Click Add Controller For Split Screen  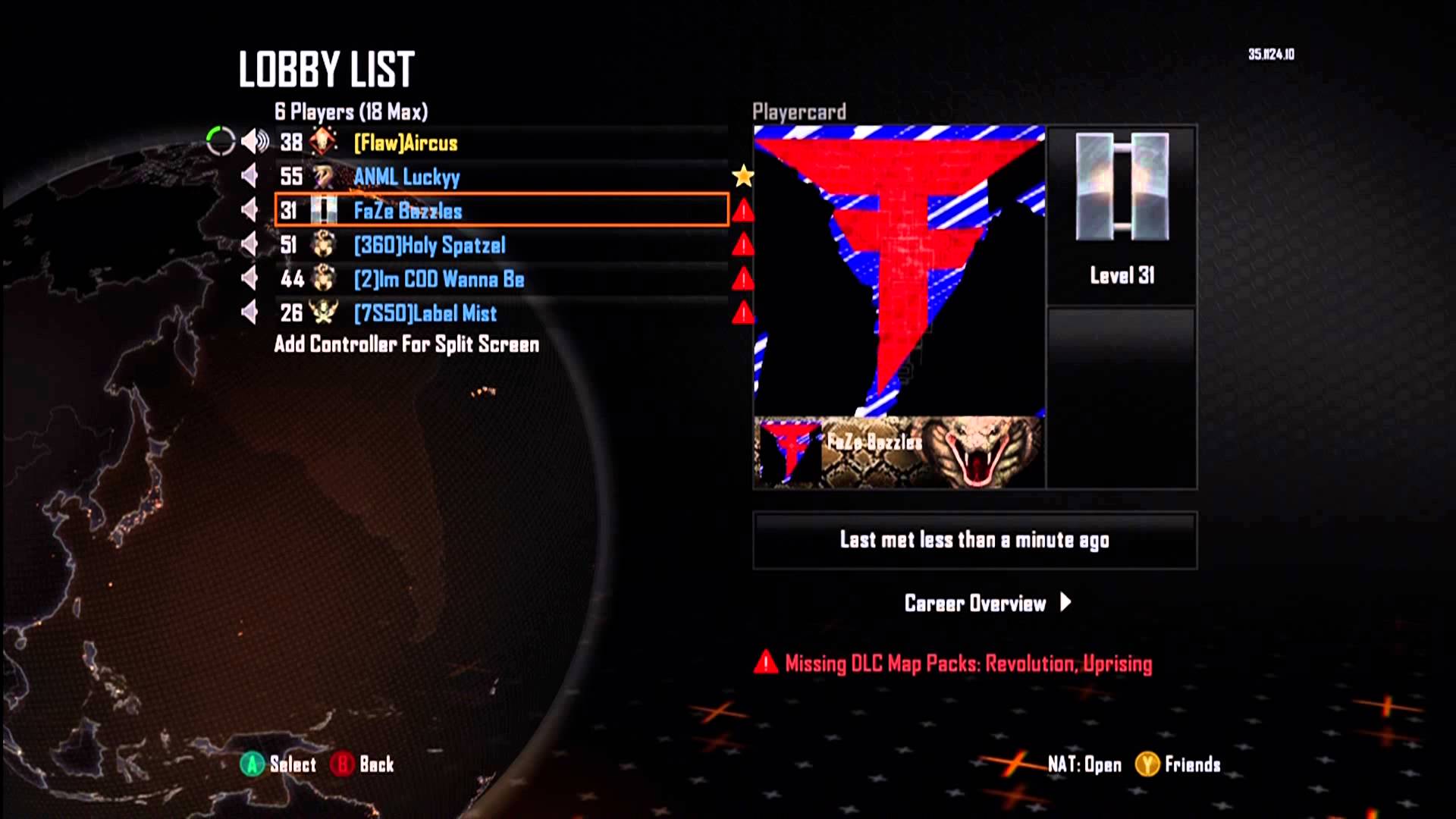coord(406,344)
